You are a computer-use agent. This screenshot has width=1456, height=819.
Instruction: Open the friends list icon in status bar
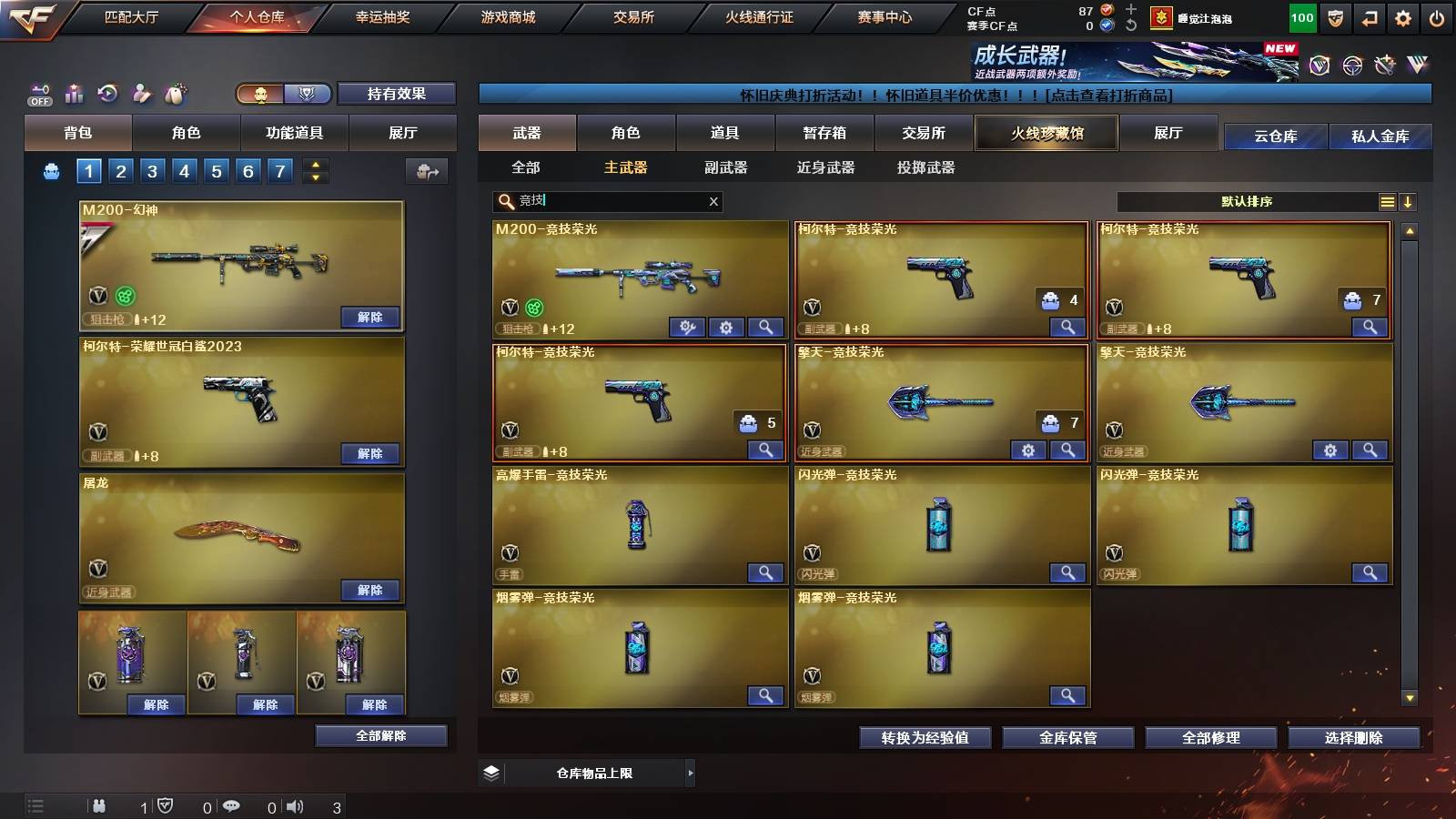pos(98,806)
